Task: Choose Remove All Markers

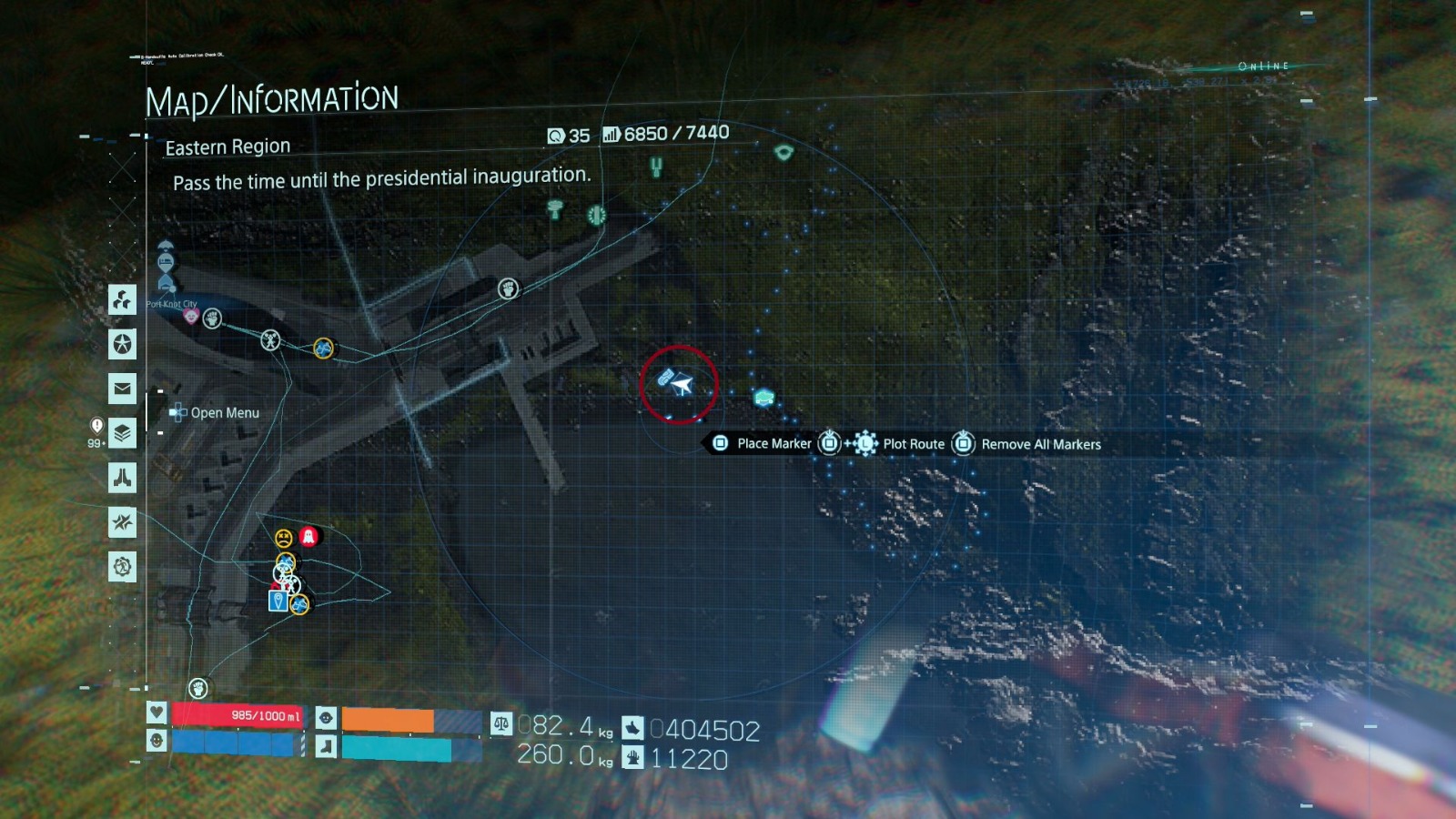Action: tap(1040, 445)
